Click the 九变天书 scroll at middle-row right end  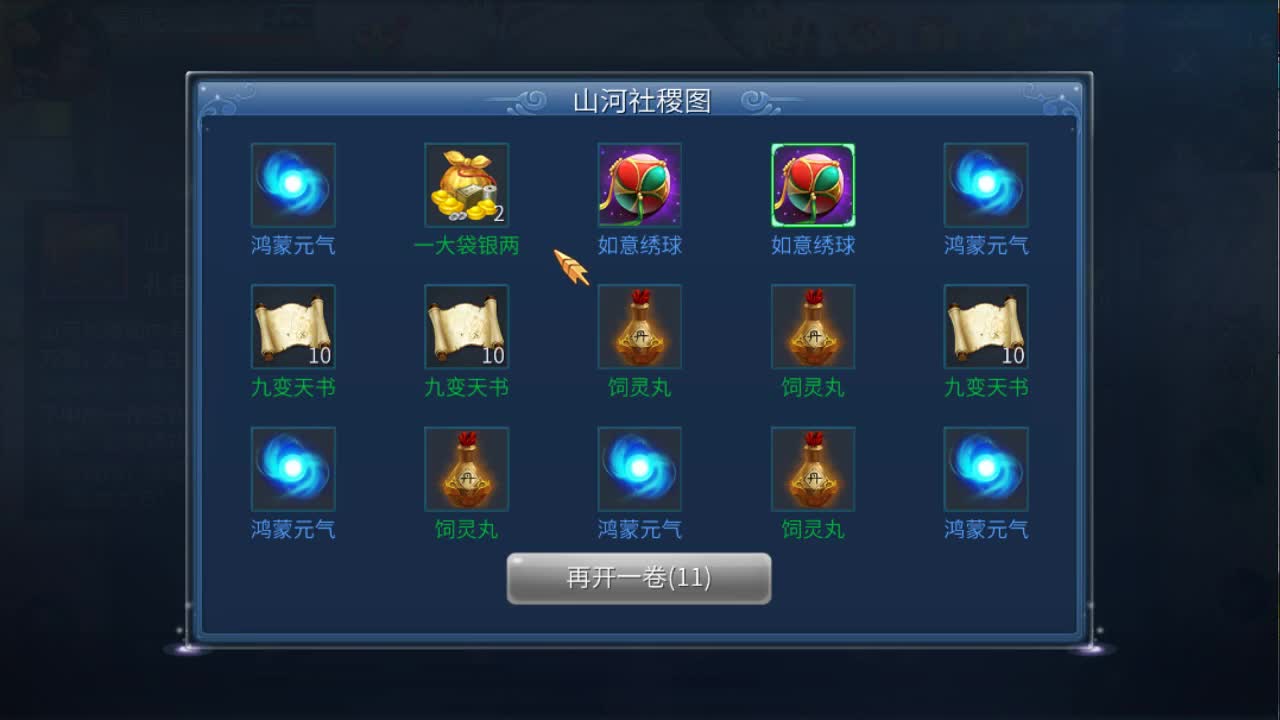coord(986,326)
